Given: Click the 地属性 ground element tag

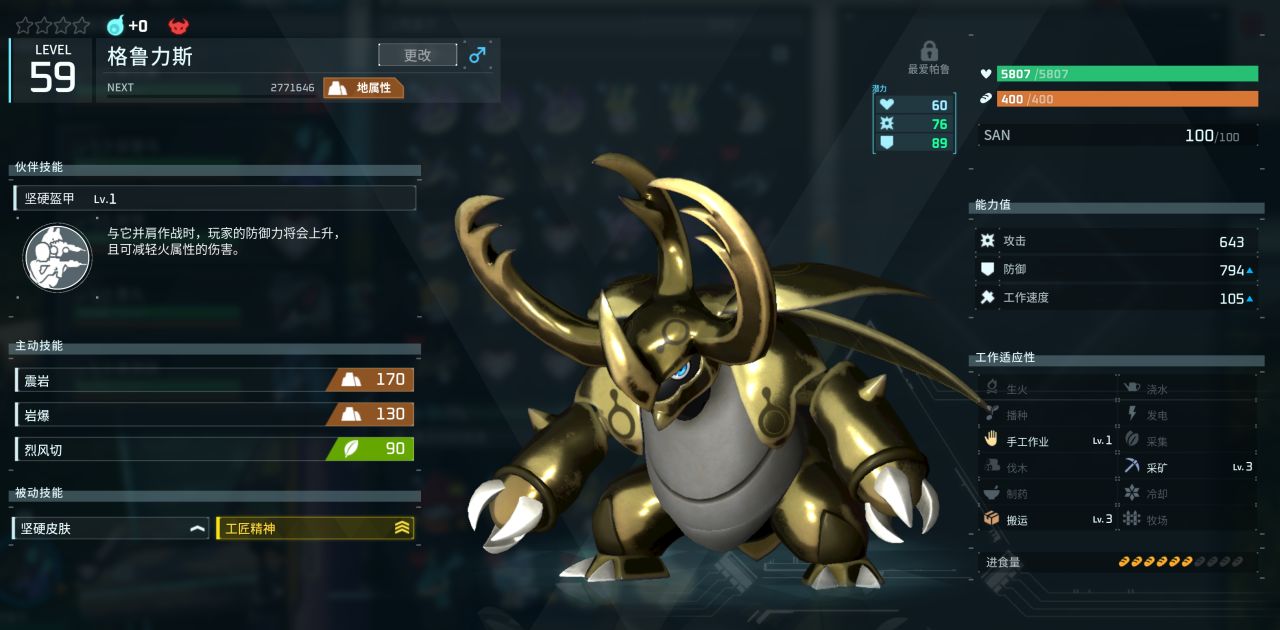Looking at the screenshot, I should 364,88.
